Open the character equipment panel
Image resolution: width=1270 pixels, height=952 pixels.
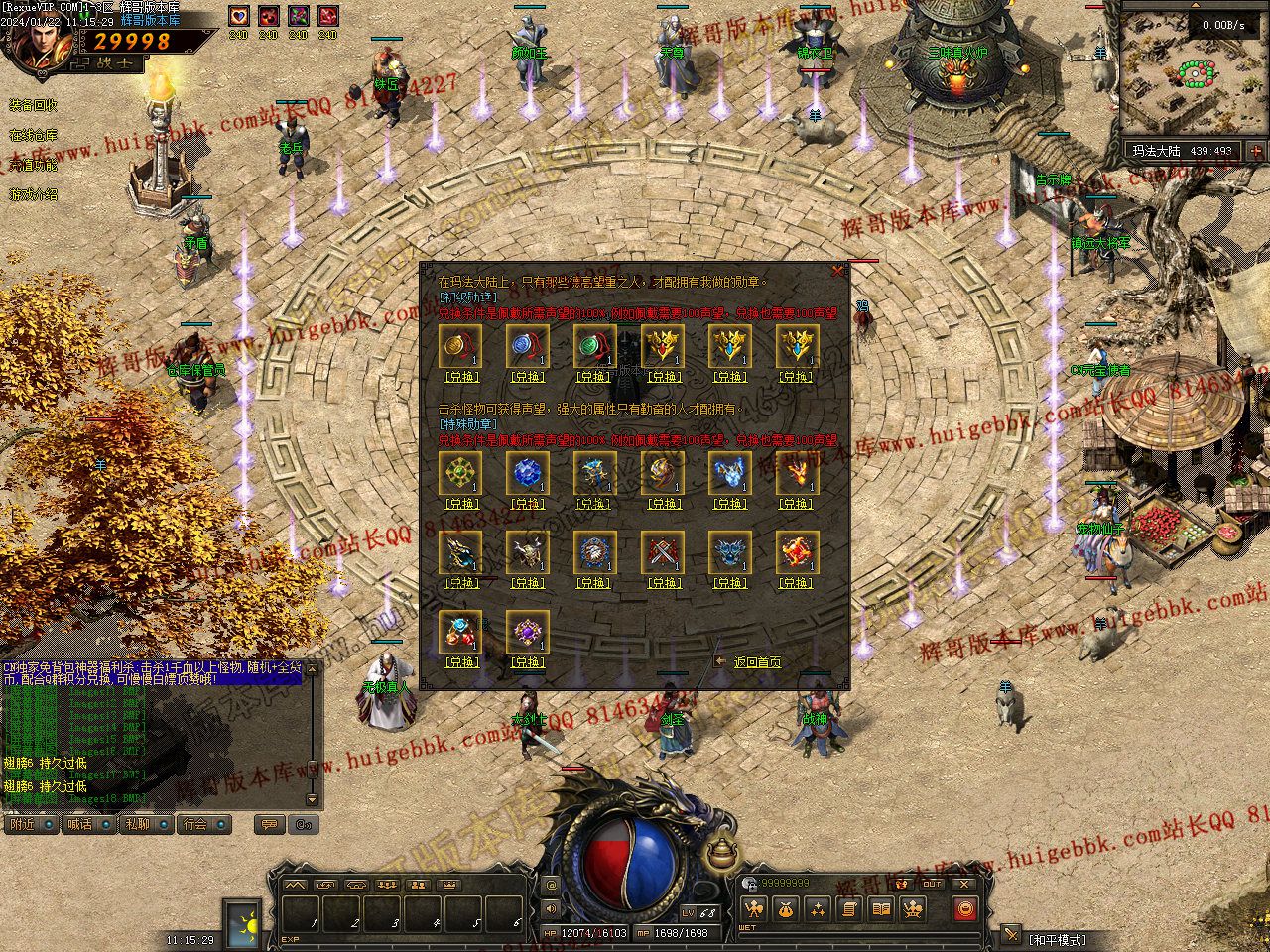[755, 908]
